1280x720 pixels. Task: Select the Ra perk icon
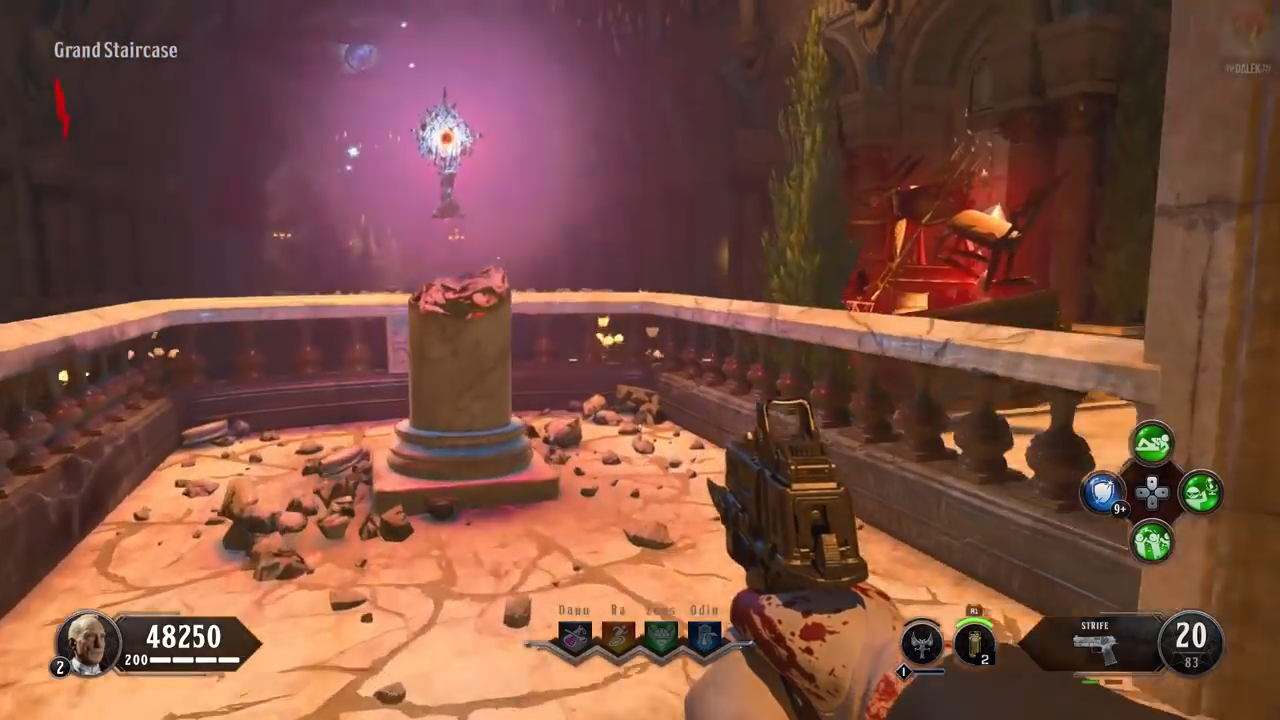(x=617, y=638)
